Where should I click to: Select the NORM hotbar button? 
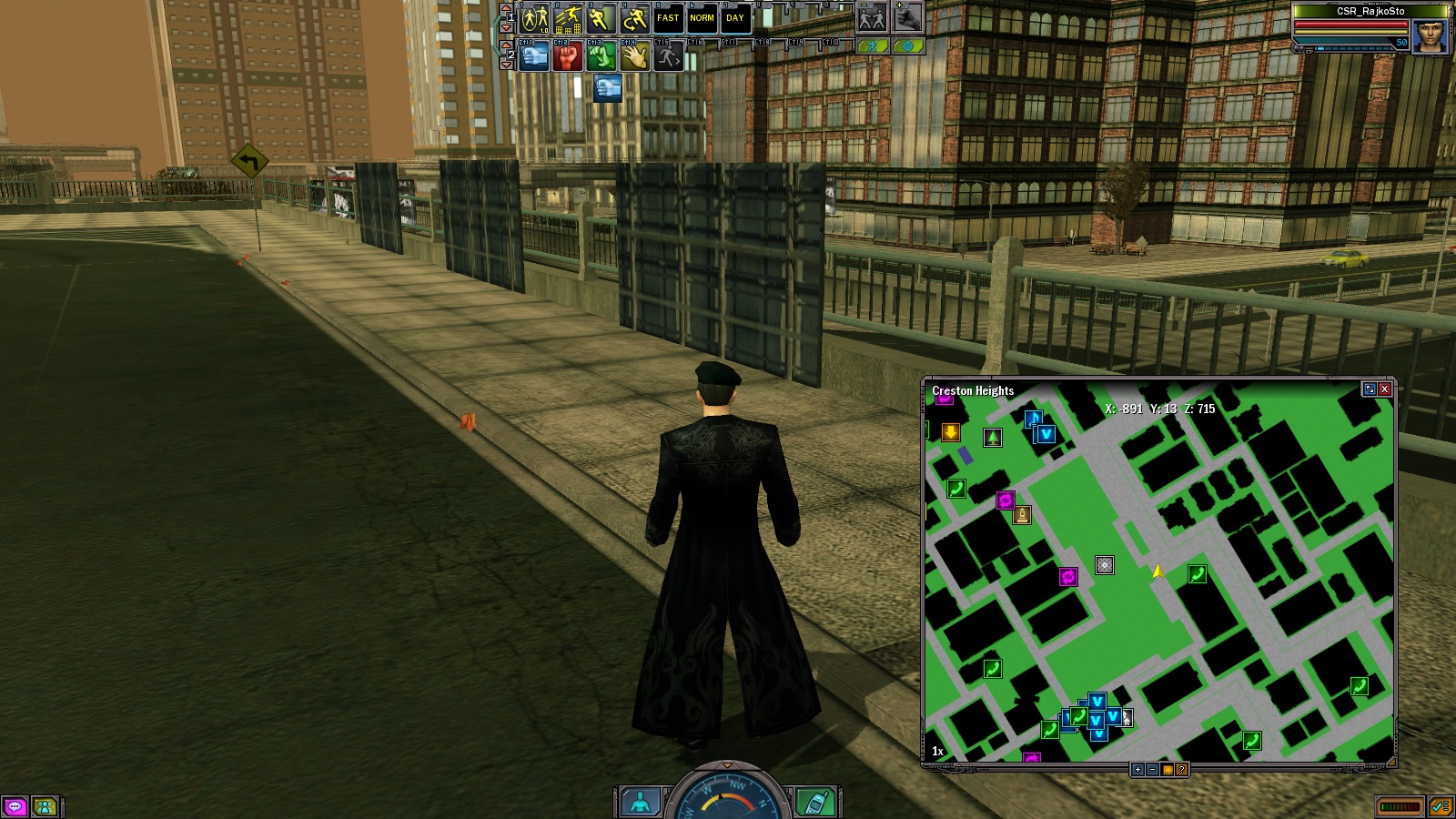(x=702, y=18)
